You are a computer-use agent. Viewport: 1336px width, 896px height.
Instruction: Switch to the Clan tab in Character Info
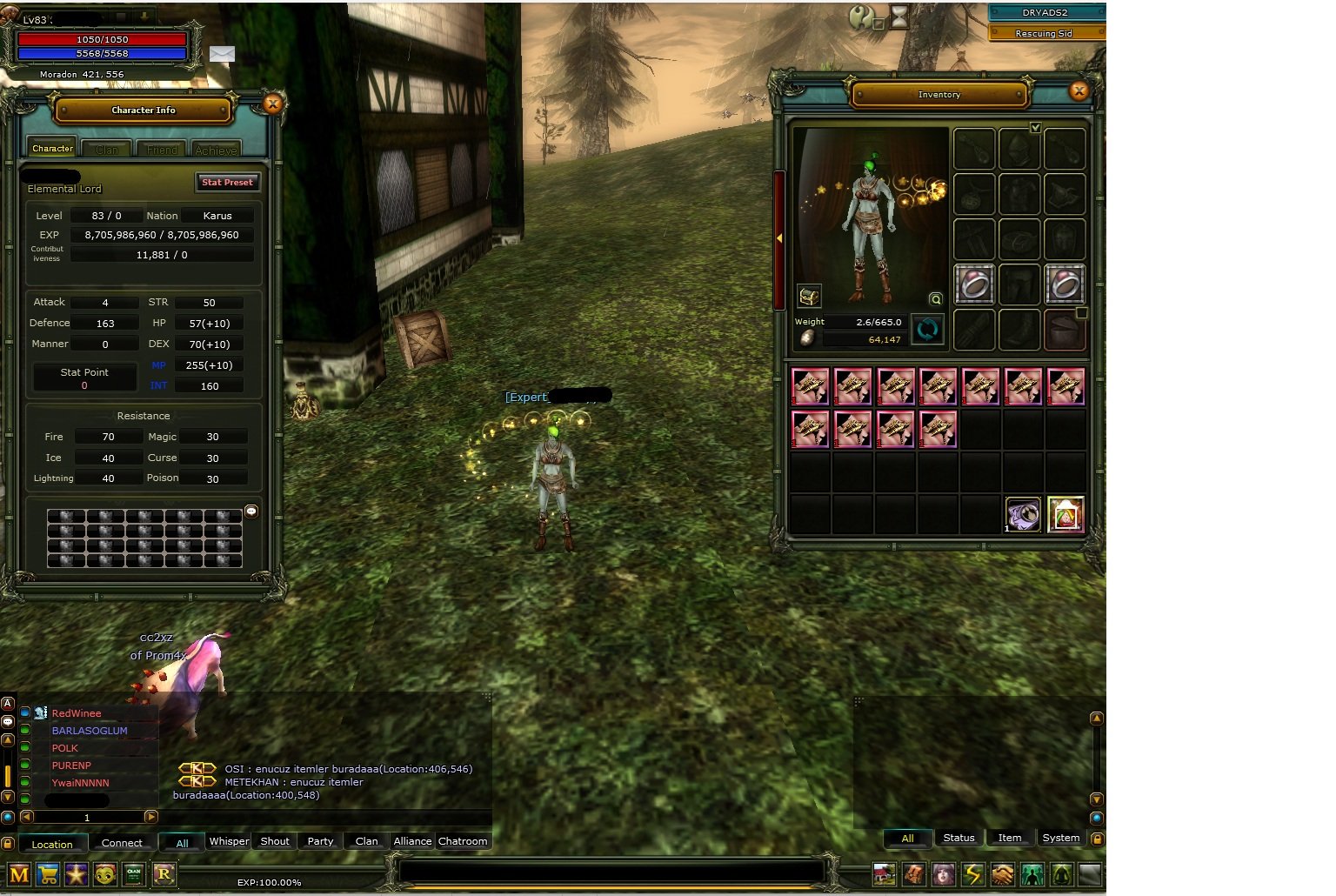tap(107, 150)
